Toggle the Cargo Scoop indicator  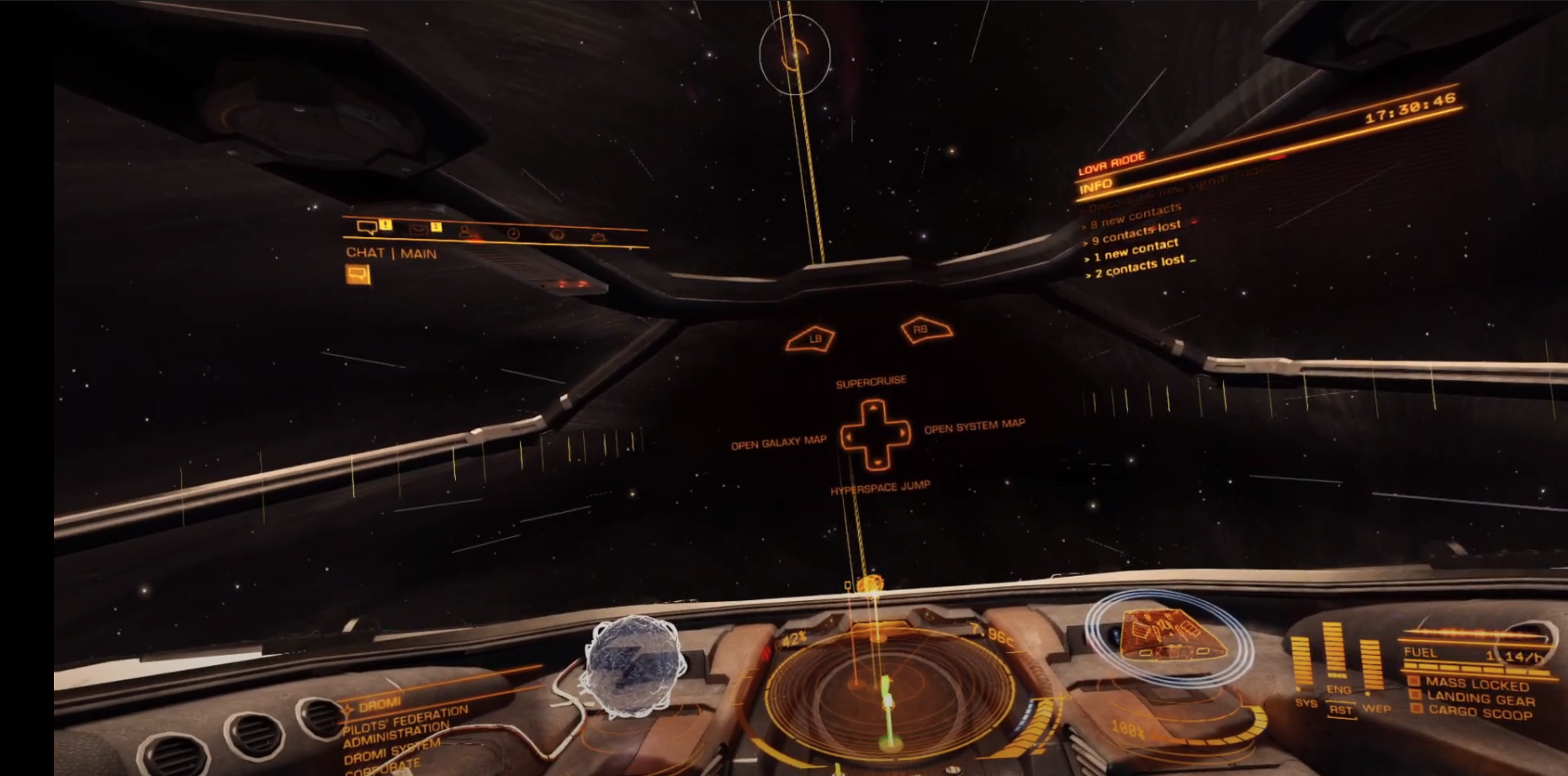[x=1479, y=713]
